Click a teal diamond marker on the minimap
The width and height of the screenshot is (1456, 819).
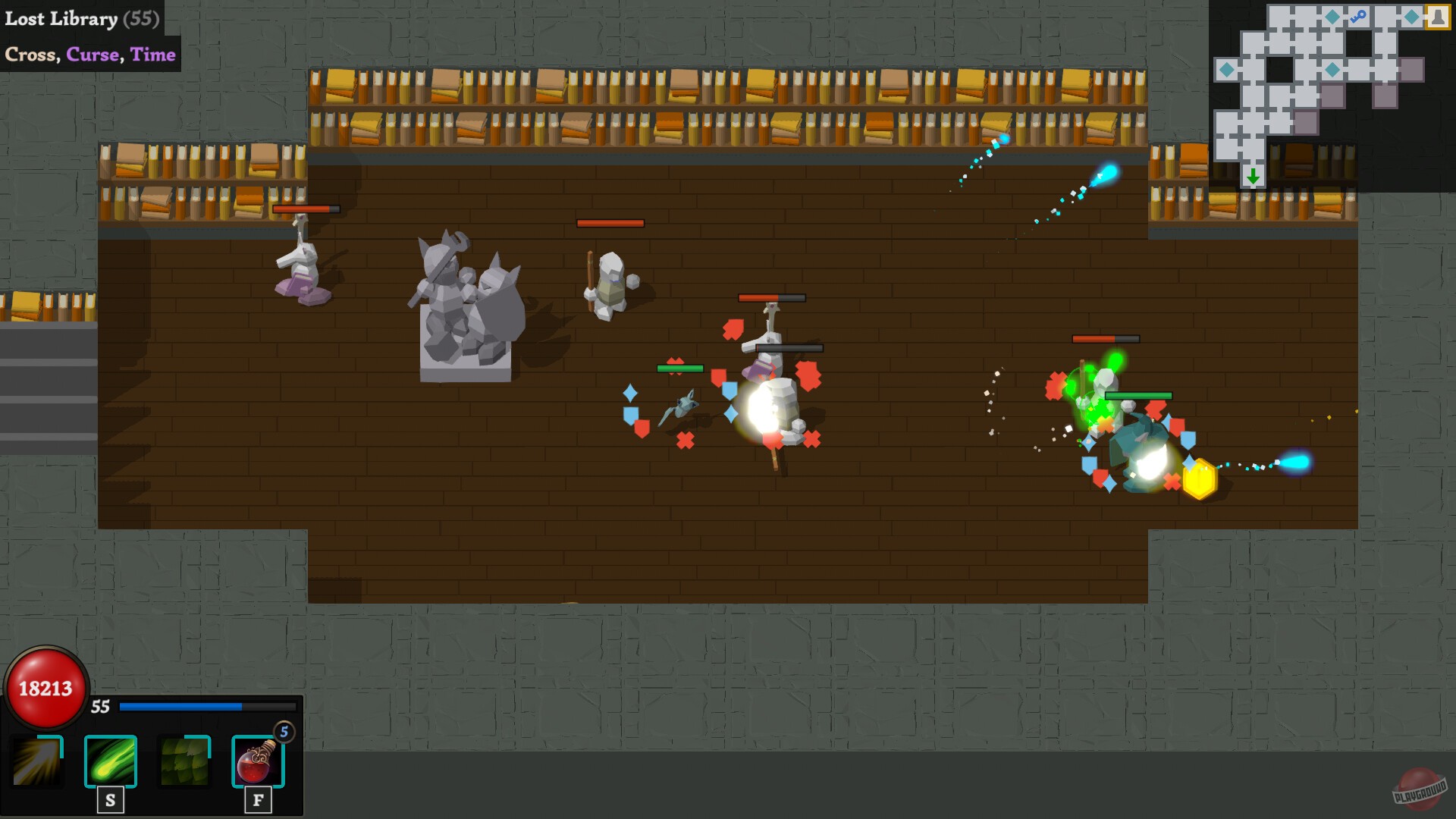(x=1332, y=17)
